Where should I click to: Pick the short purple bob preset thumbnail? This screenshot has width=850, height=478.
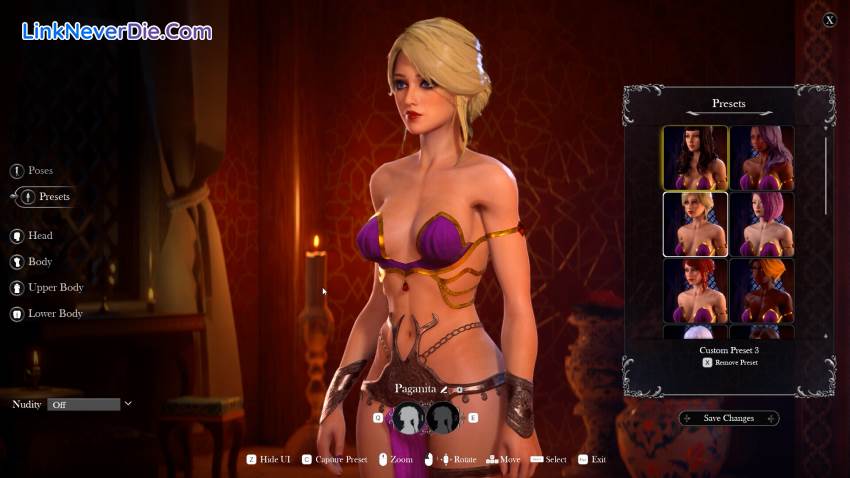coord(762,224)
